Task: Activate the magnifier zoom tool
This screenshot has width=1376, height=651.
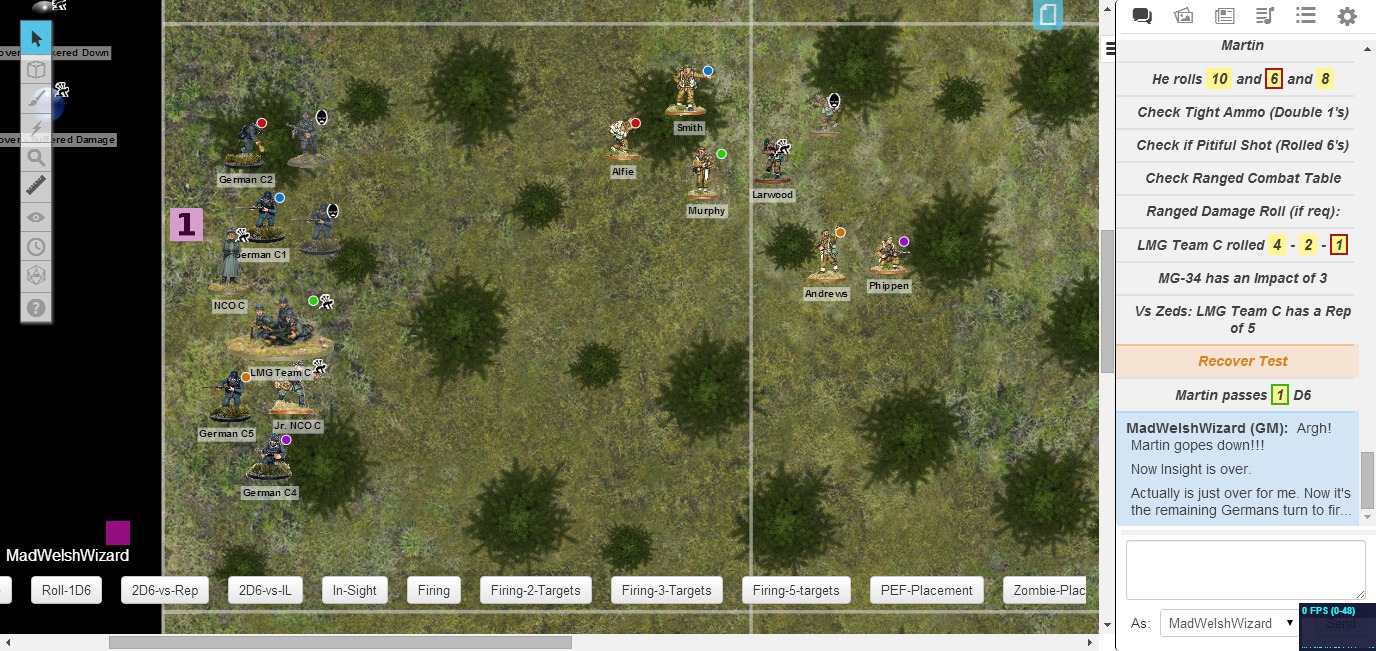Action: click(x=36, y=157)
